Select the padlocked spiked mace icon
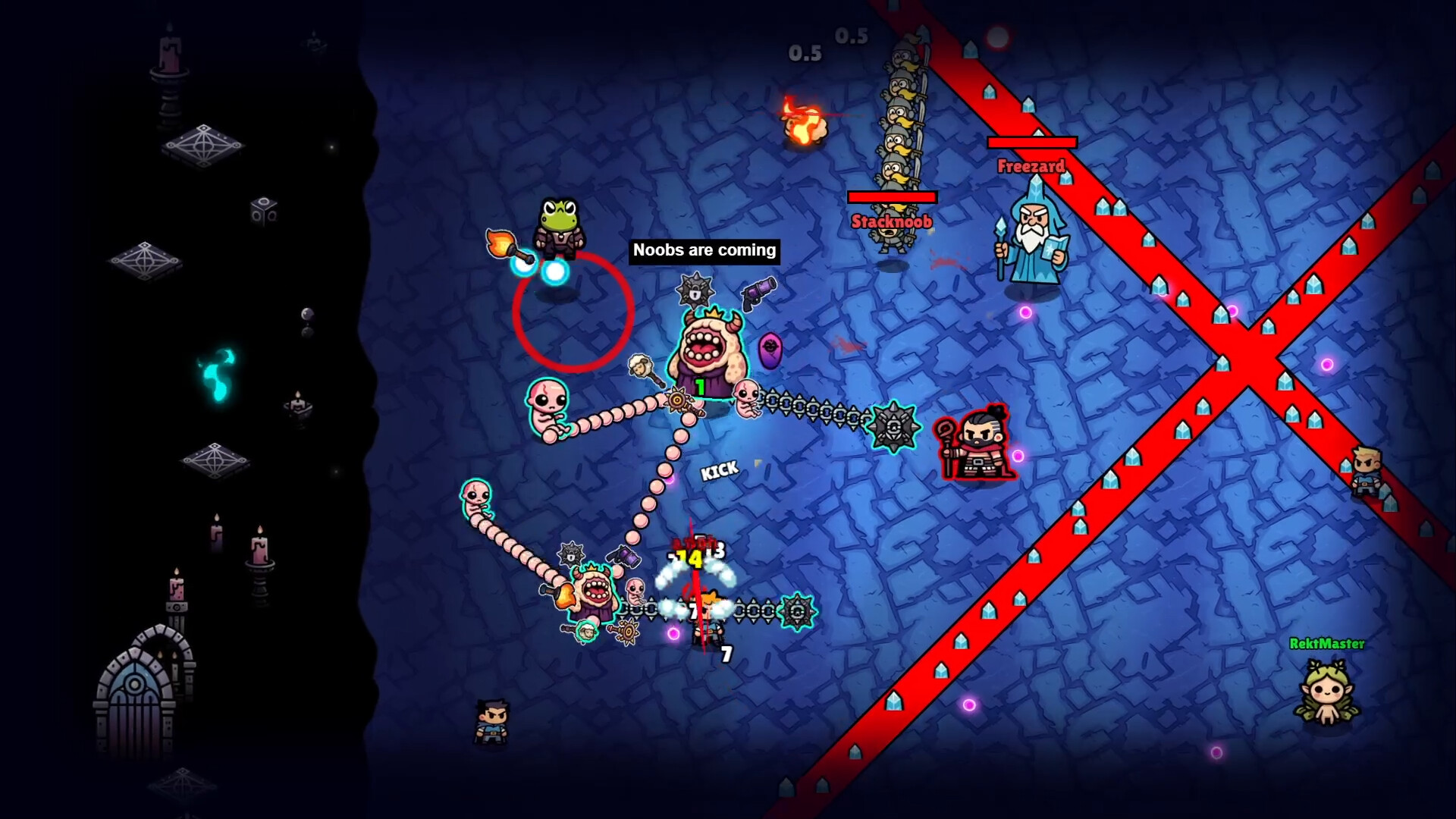This screenshot has width=1456, height=819. click(696, 292)
